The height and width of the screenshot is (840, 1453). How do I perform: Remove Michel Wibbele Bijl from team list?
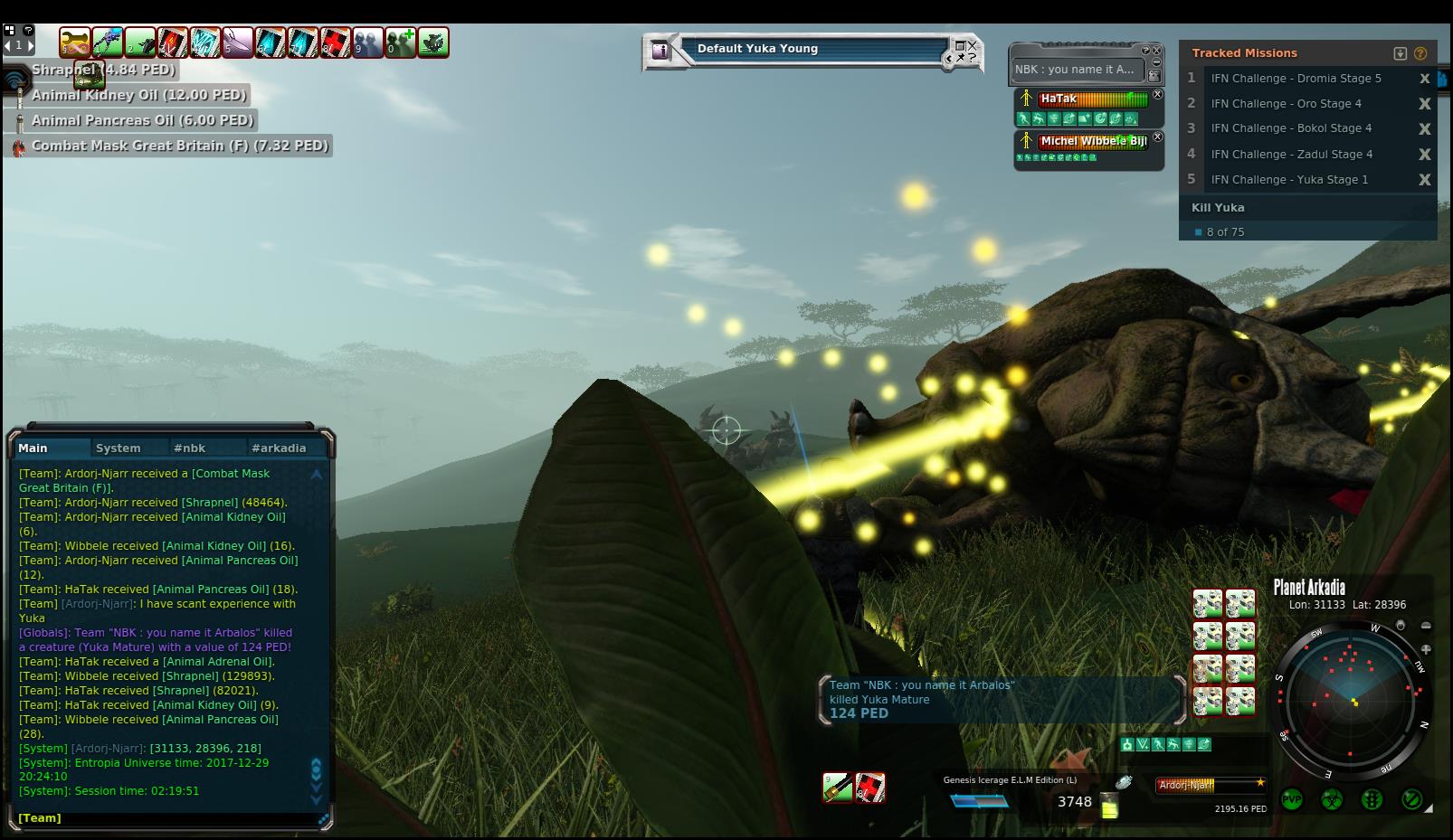(x=1157, y=137)
